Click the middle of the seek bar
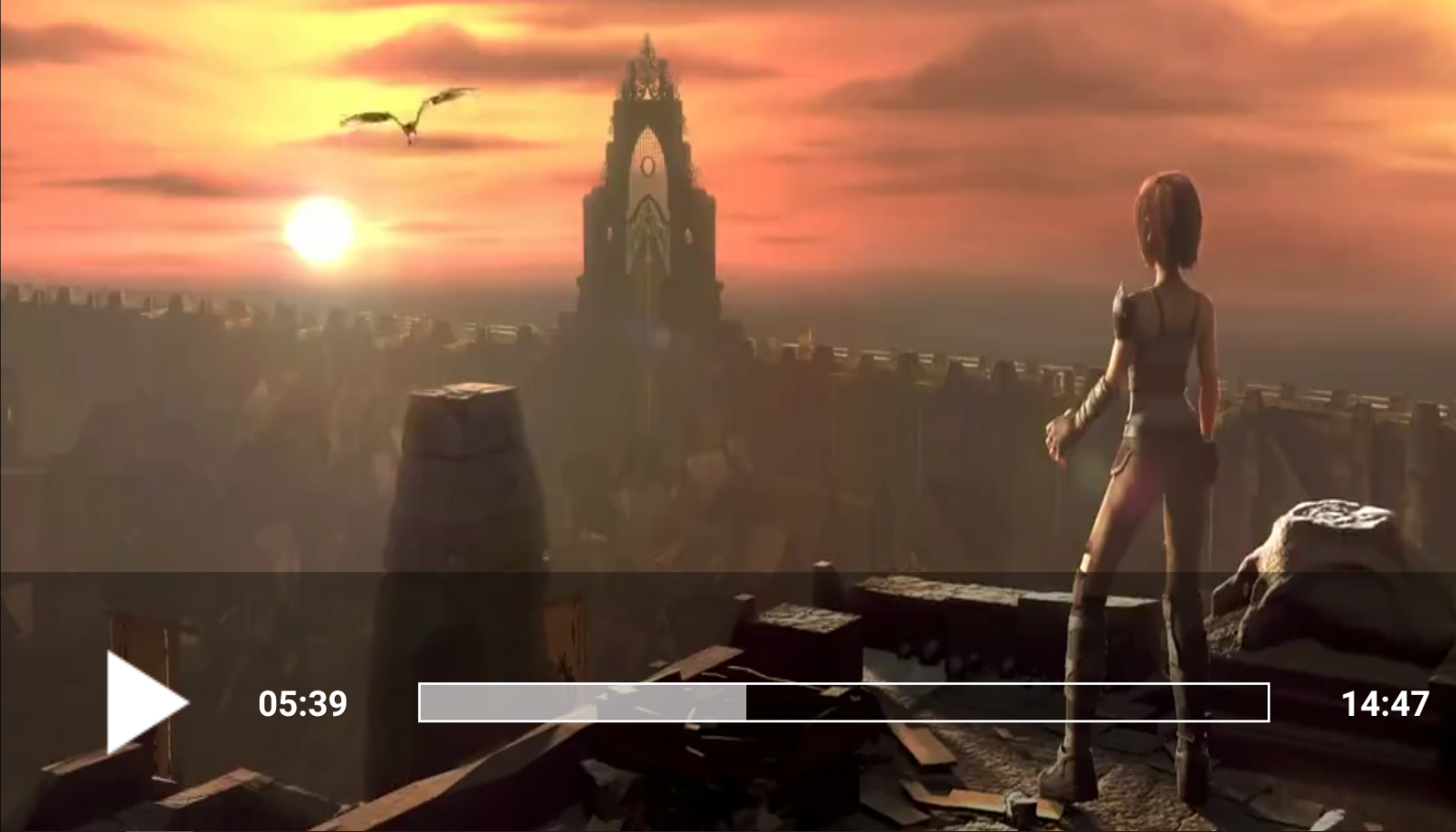The image size is (1456, 832). pos(843,704)
